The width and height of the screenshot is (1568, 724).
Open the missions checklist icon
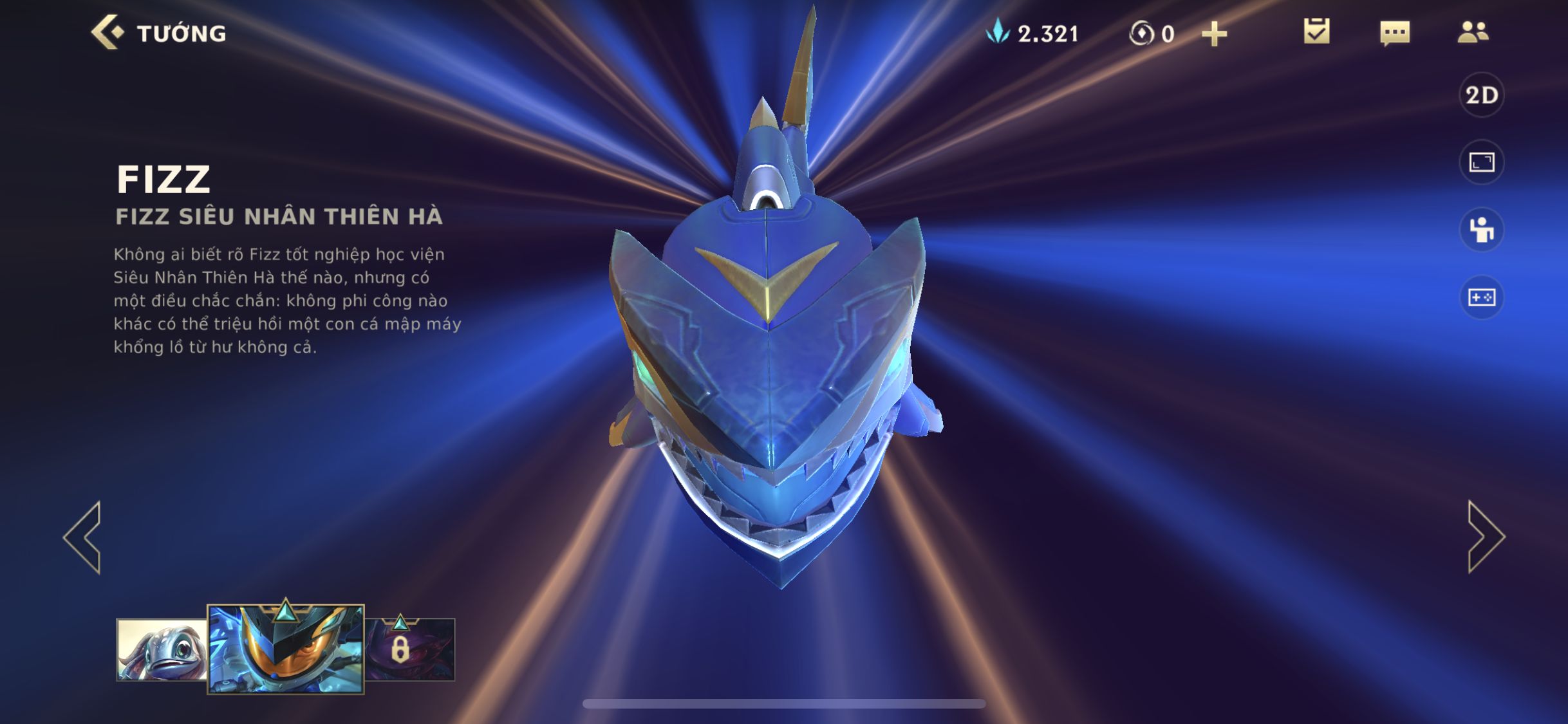click(1316, 32)
